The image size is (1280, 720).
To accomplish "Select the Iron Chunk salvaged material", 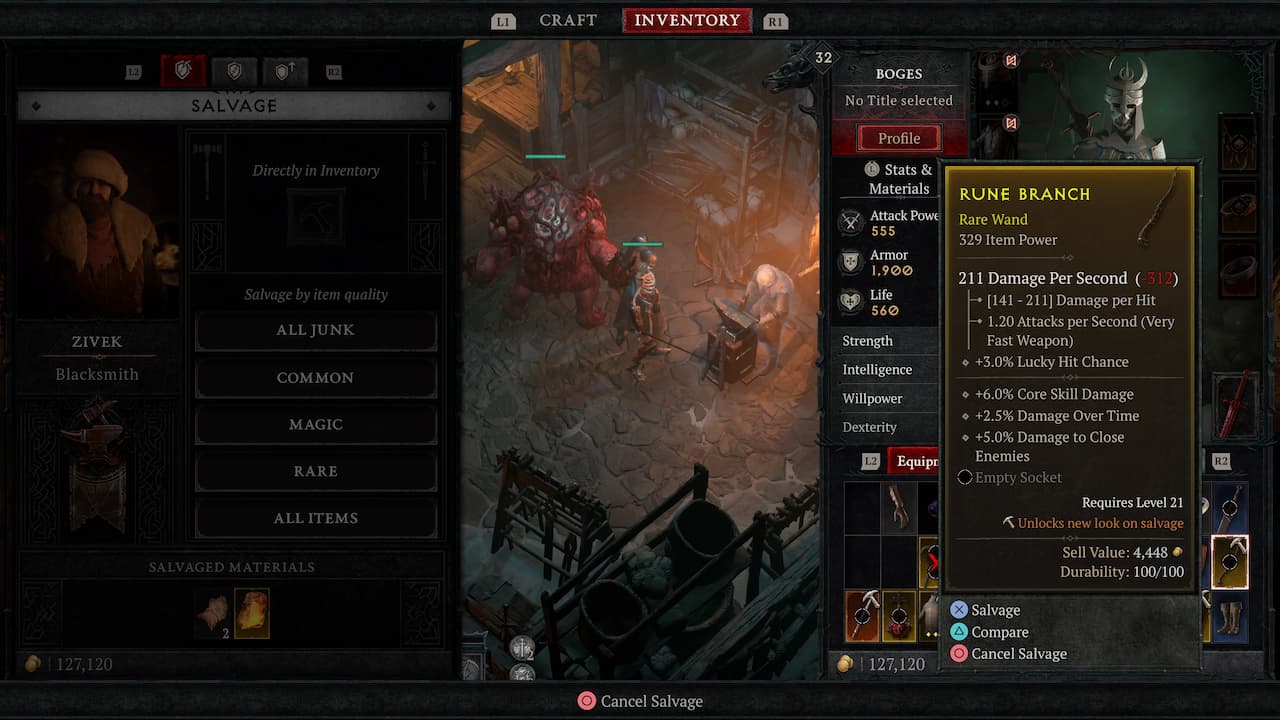I will pos(251,612).
